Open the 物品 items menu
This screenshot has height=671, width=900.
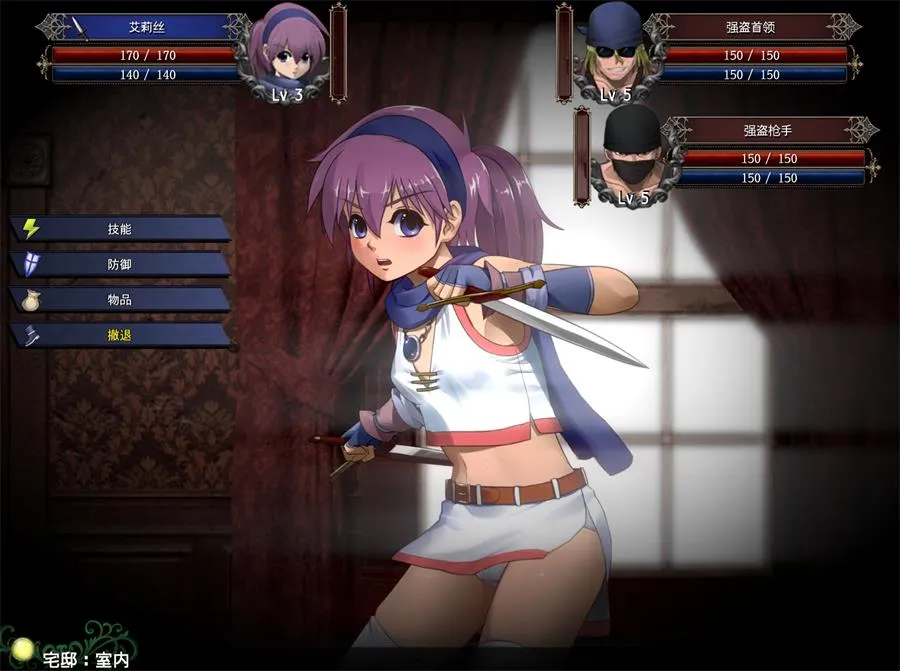(120, 300)
